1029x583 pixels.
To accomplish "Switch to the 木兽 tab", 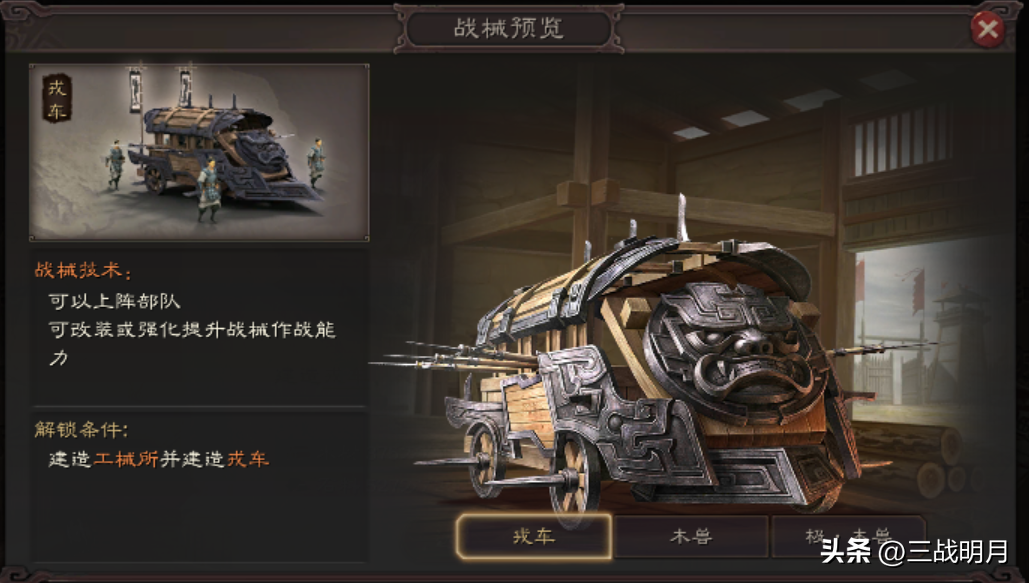I will pyautogui.click(x=690, y=537).
